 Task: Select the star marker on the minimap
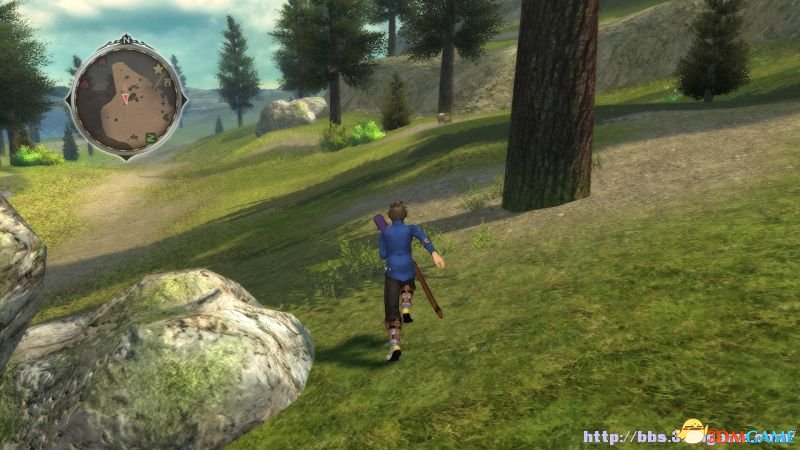pos(157,68)
